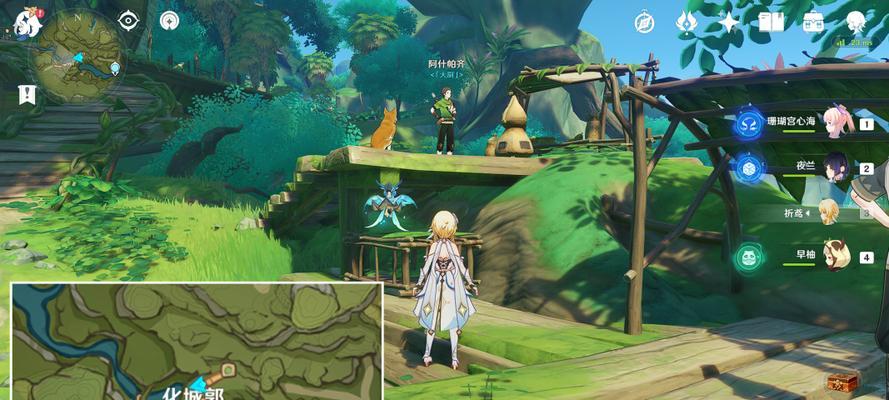Click the treasure chest icon in the corner

coord(840,382)
